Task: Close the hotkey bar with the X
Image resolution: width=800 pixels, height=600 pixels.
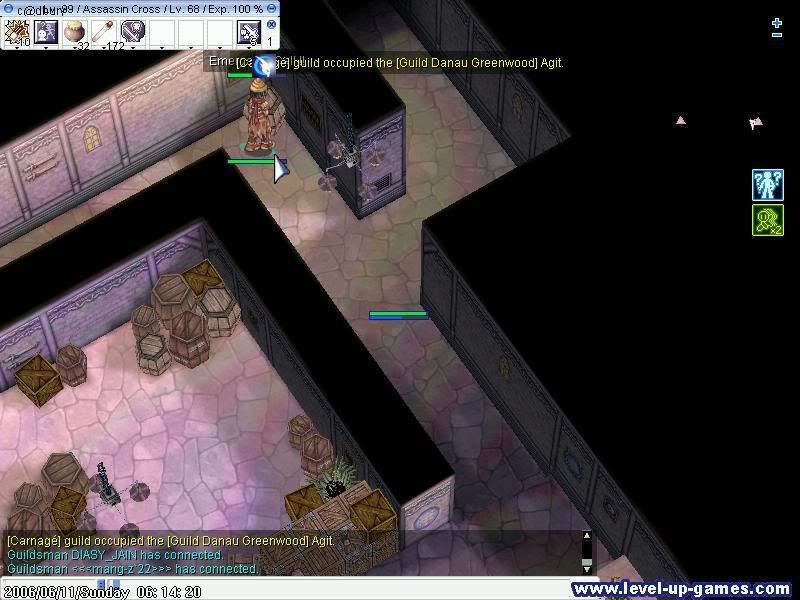Action: click(x=271, y=24)
